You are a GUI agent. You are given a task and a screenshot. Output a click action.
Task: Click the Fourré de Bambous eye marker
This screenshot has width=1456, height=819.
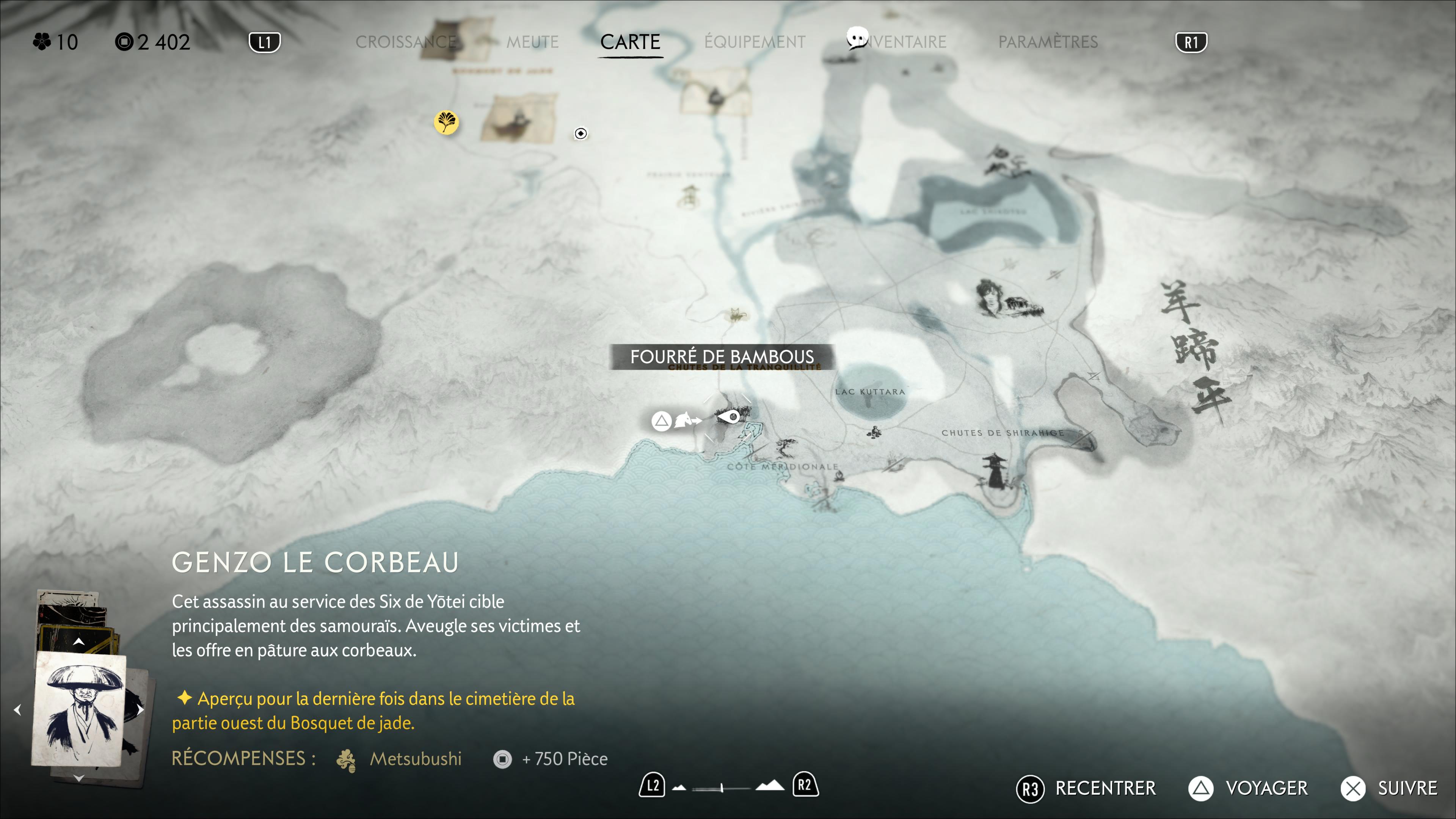tap(728, 418)
